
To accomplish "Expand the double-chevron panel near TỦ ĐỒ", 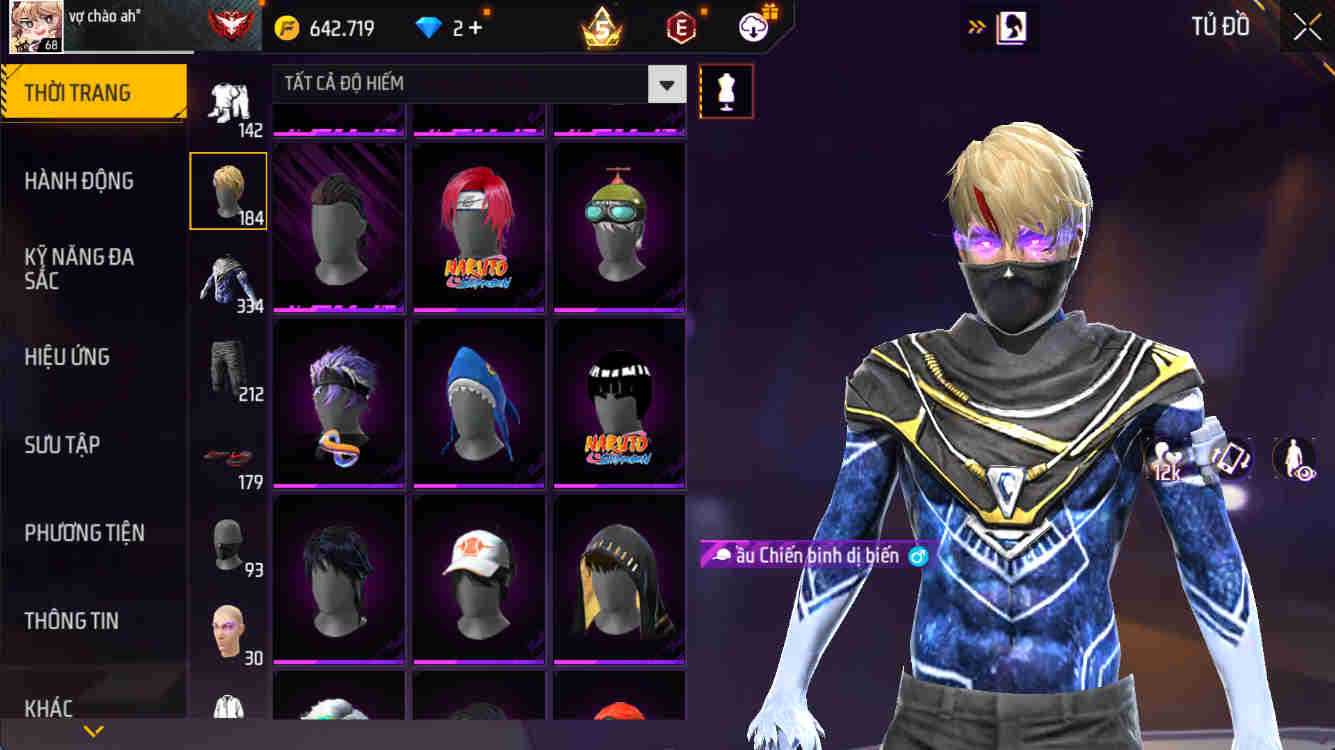I will click(975, 27).
